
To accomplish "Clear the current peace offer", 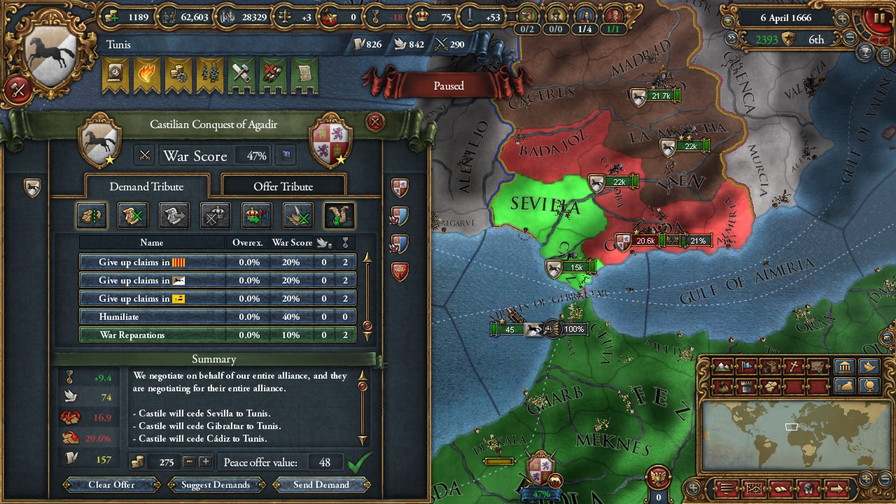I will (111, 485).
